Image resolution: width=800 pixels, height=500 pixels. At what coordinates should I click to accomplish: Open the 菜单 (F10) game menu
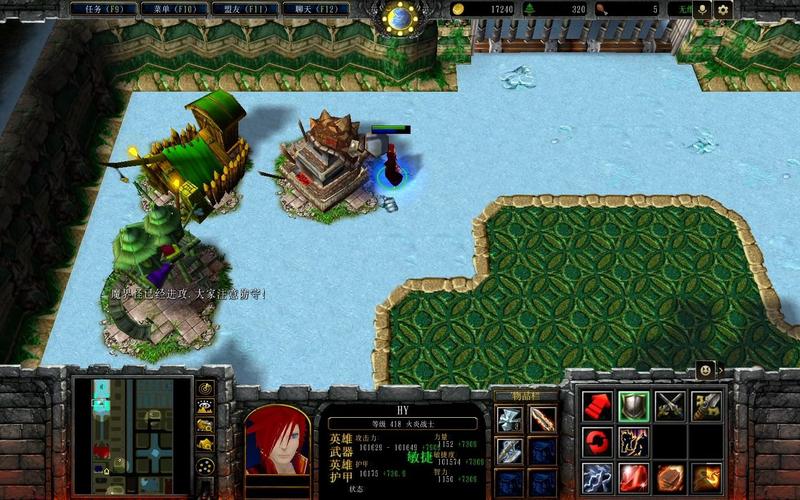[171, 9]
